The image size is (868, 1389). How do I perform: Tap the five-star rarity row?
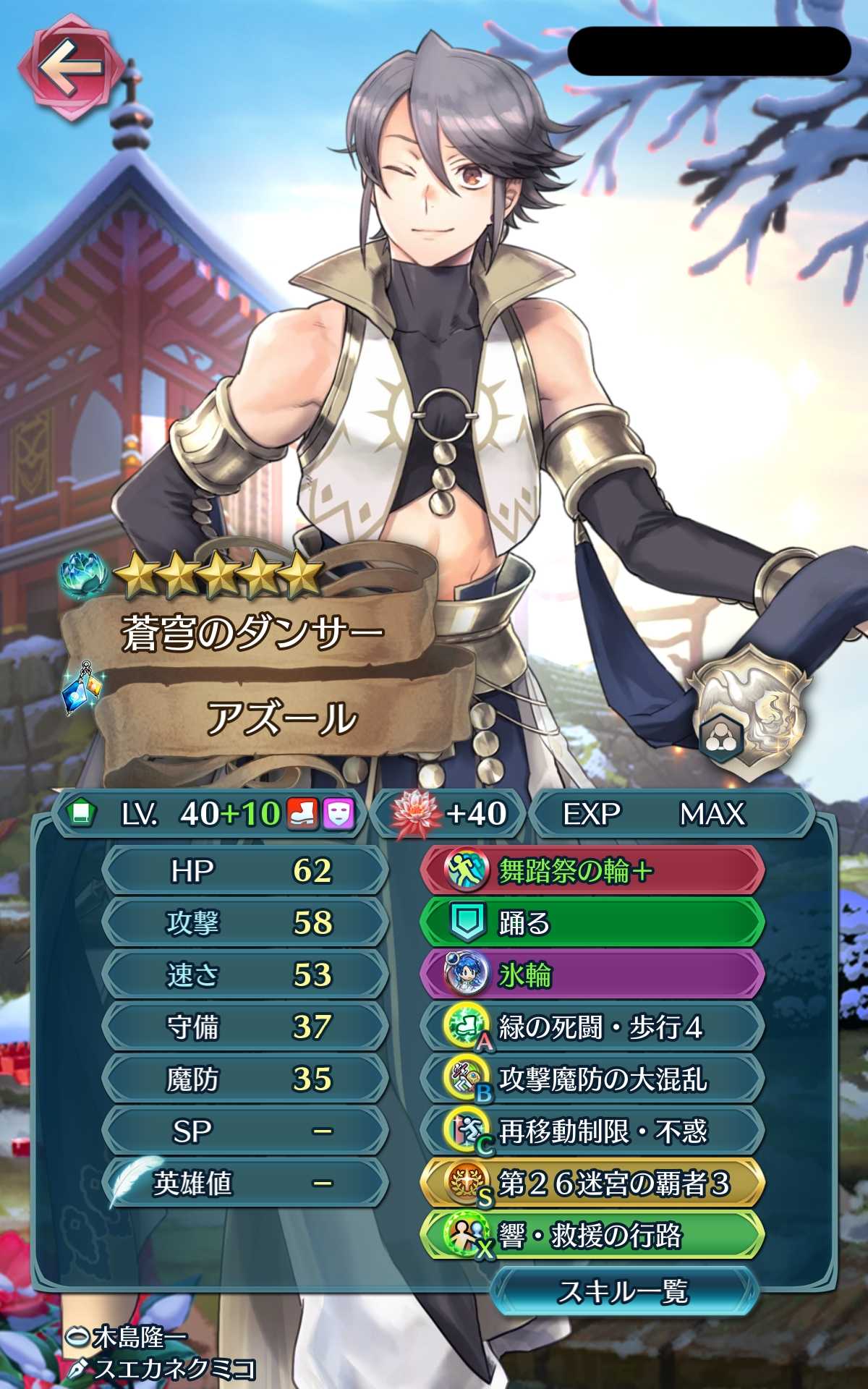click(x=218, y=577)
